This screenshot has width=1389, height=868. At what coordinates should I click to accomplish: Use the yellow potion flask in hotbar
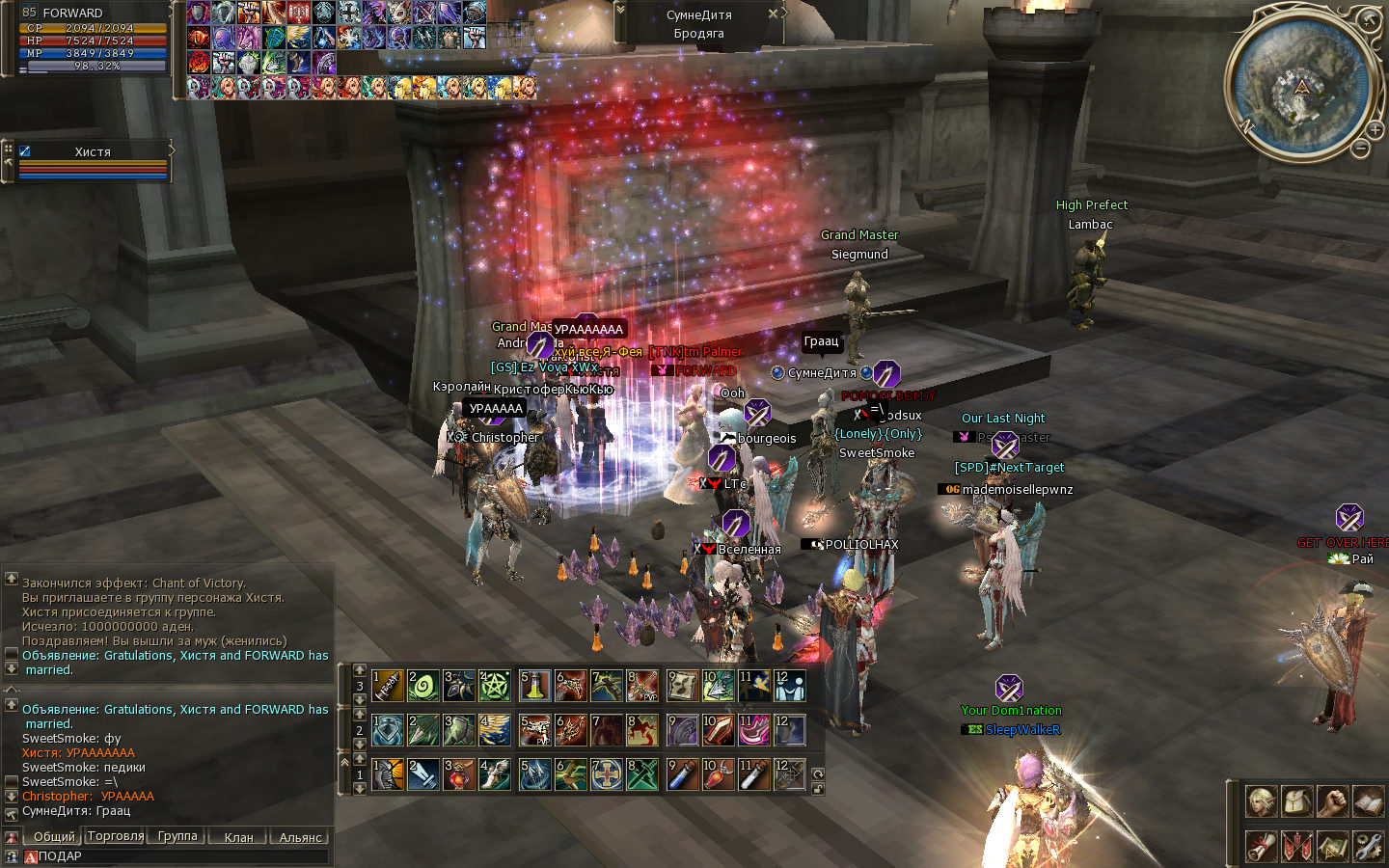pyautogui.click(x=534, y=686)
